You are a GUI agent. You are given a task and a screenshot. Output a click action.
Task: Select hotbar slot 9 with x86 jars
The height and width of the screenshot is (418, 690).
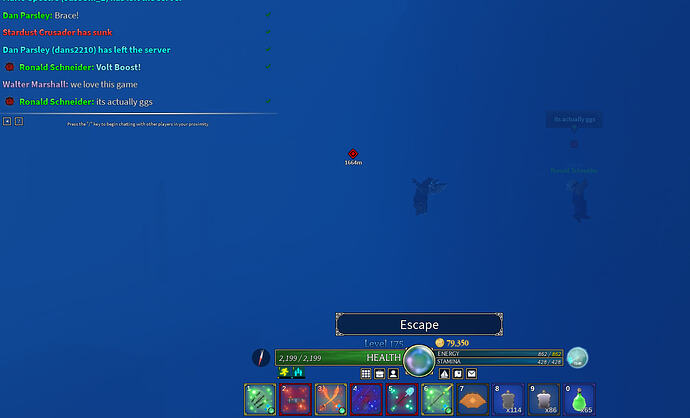[x=544, y=399]
